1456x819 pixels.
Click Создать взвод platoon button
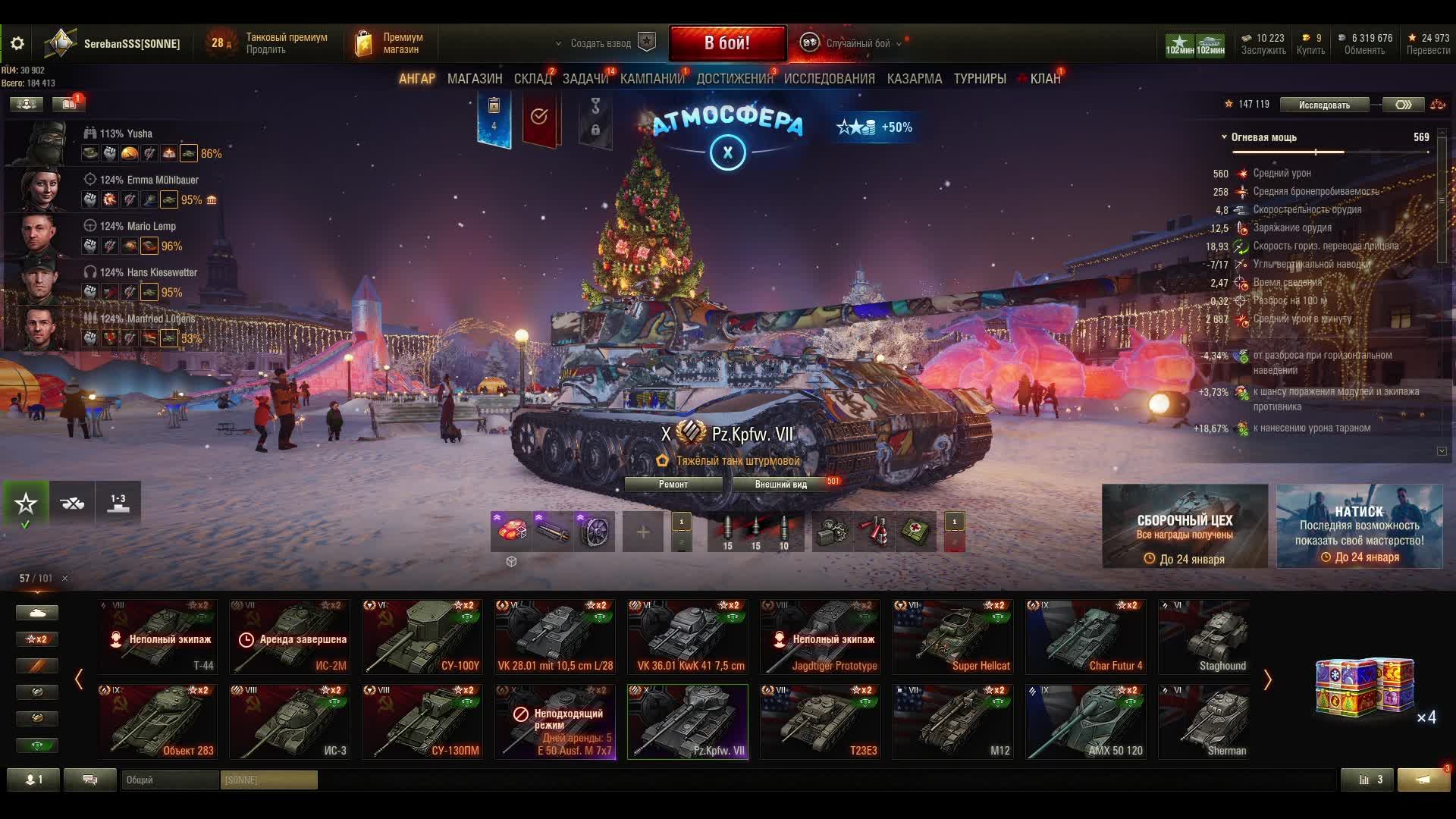tap(601, 44)
